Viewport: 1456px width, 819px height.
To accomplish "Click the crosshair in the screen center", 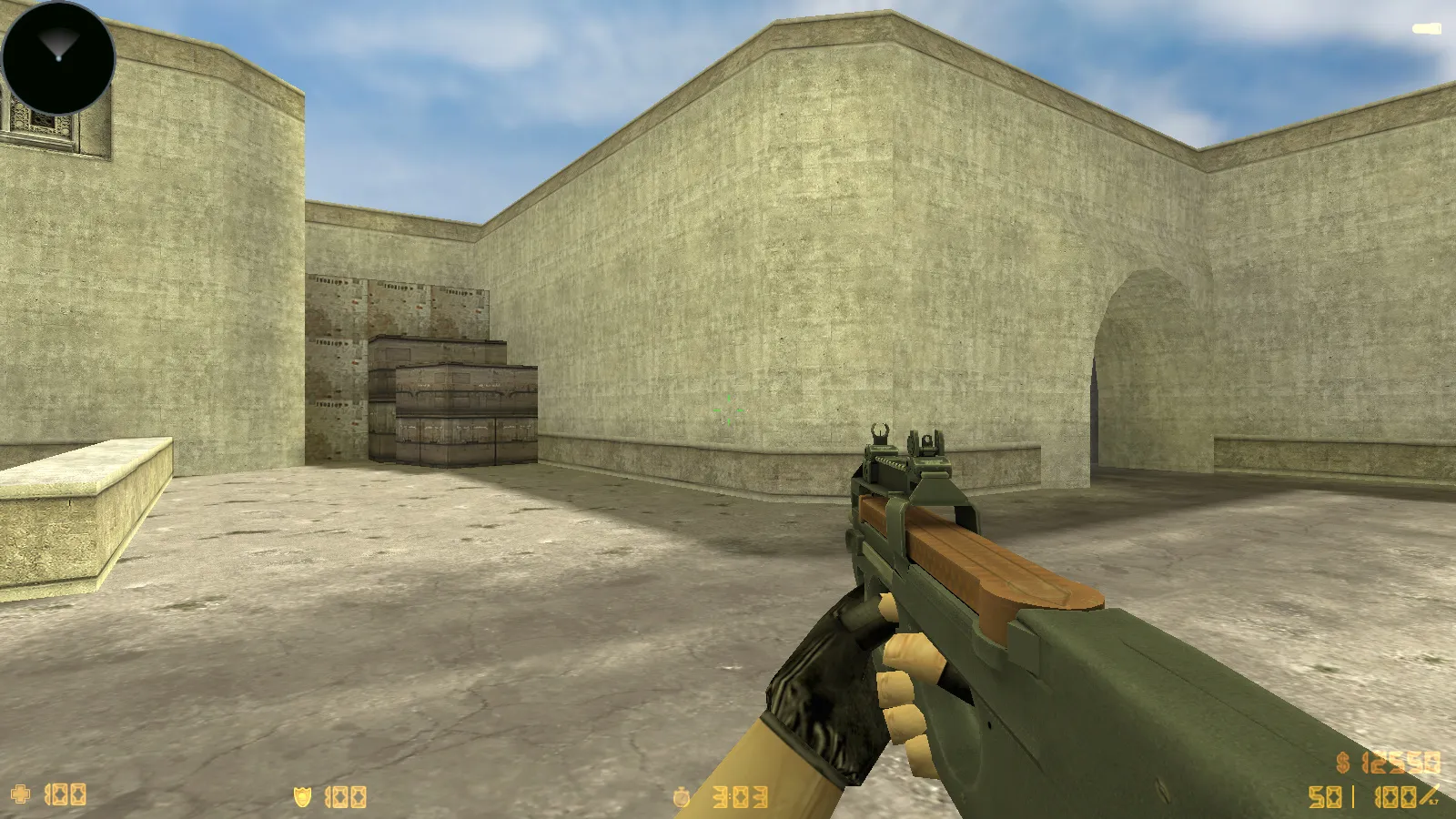I will [728, 409].
